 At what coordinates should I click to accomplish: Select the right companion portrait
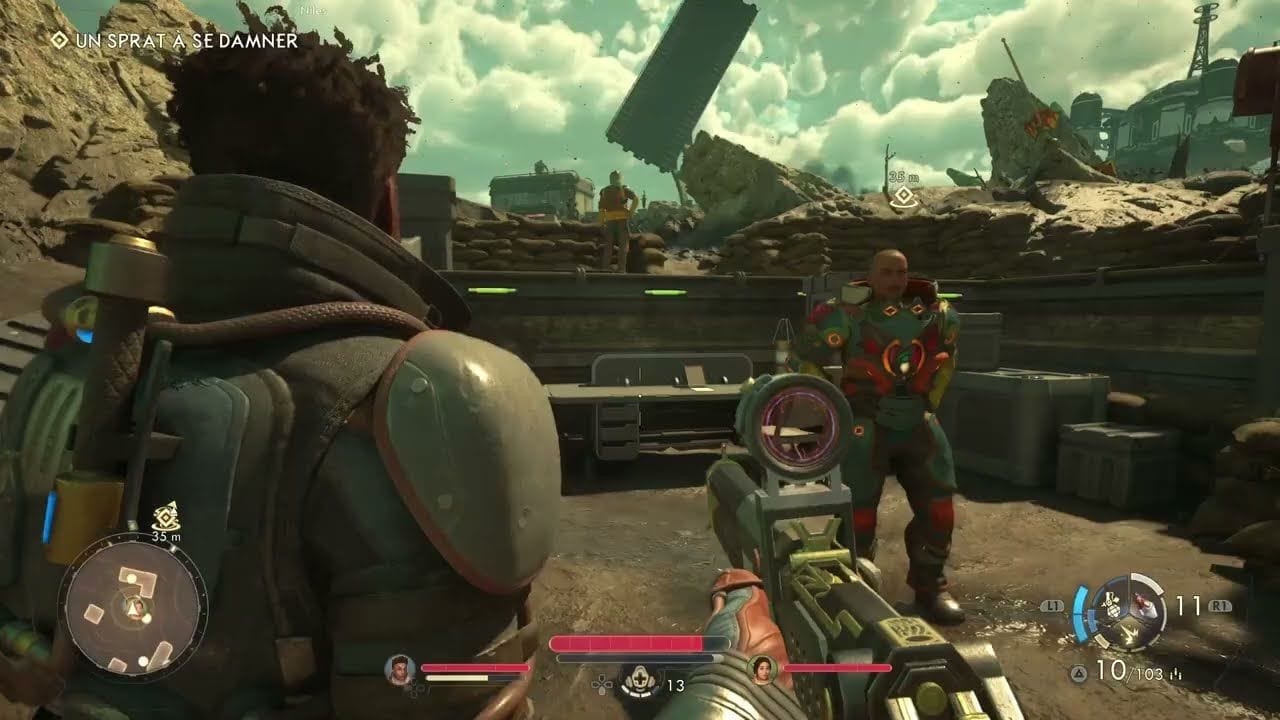[x=763, y=668]
